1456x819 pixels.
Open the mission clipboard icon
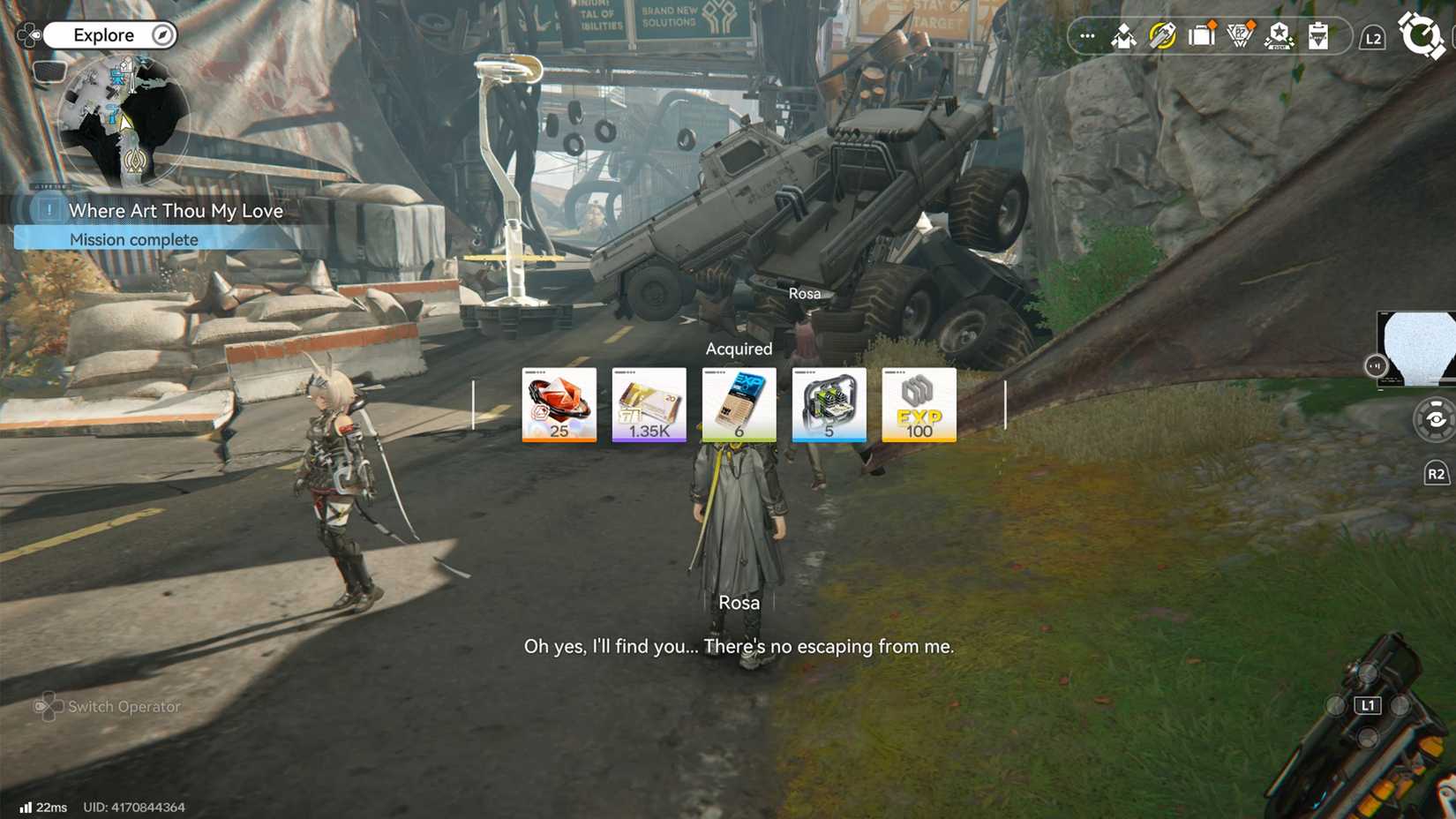point(1317,36)
